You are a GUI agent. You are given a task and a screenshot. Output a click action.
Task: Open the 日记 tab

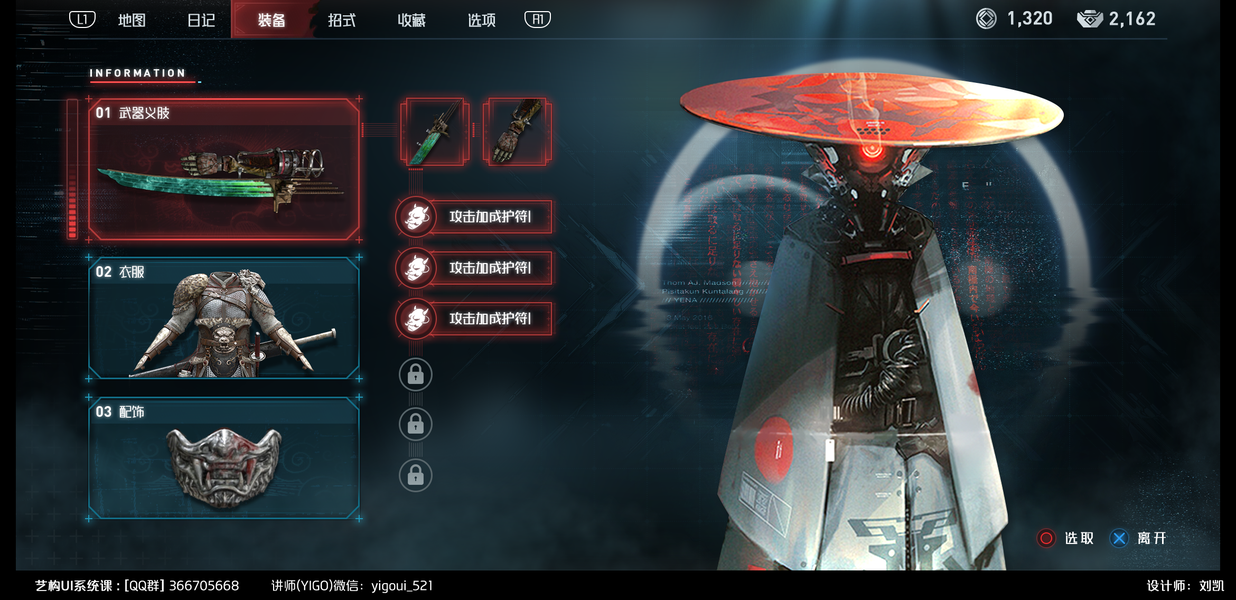click(x=201, y=20)
